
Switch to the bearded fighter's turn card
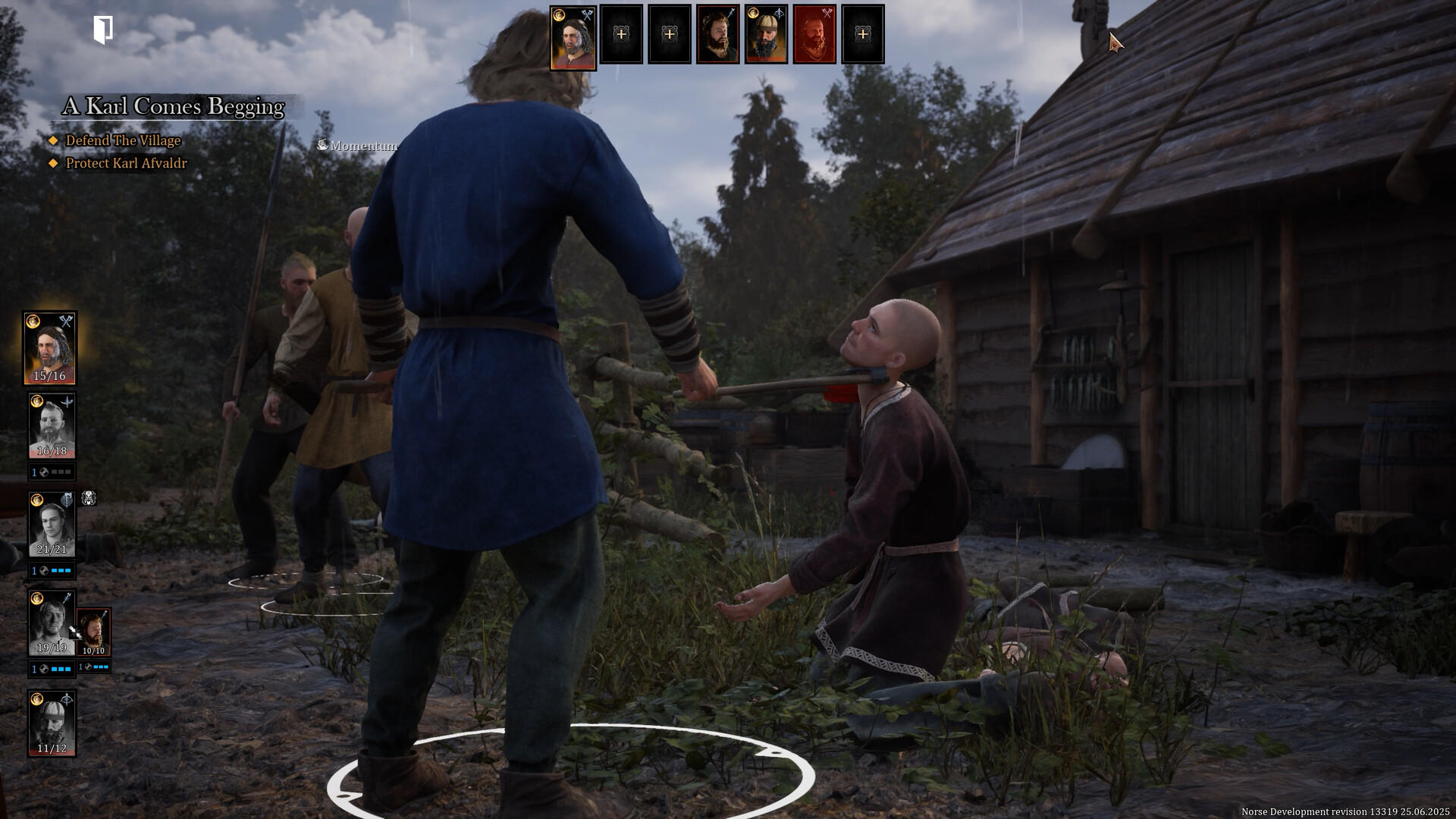pyautogui.click(x=719, y=38)
